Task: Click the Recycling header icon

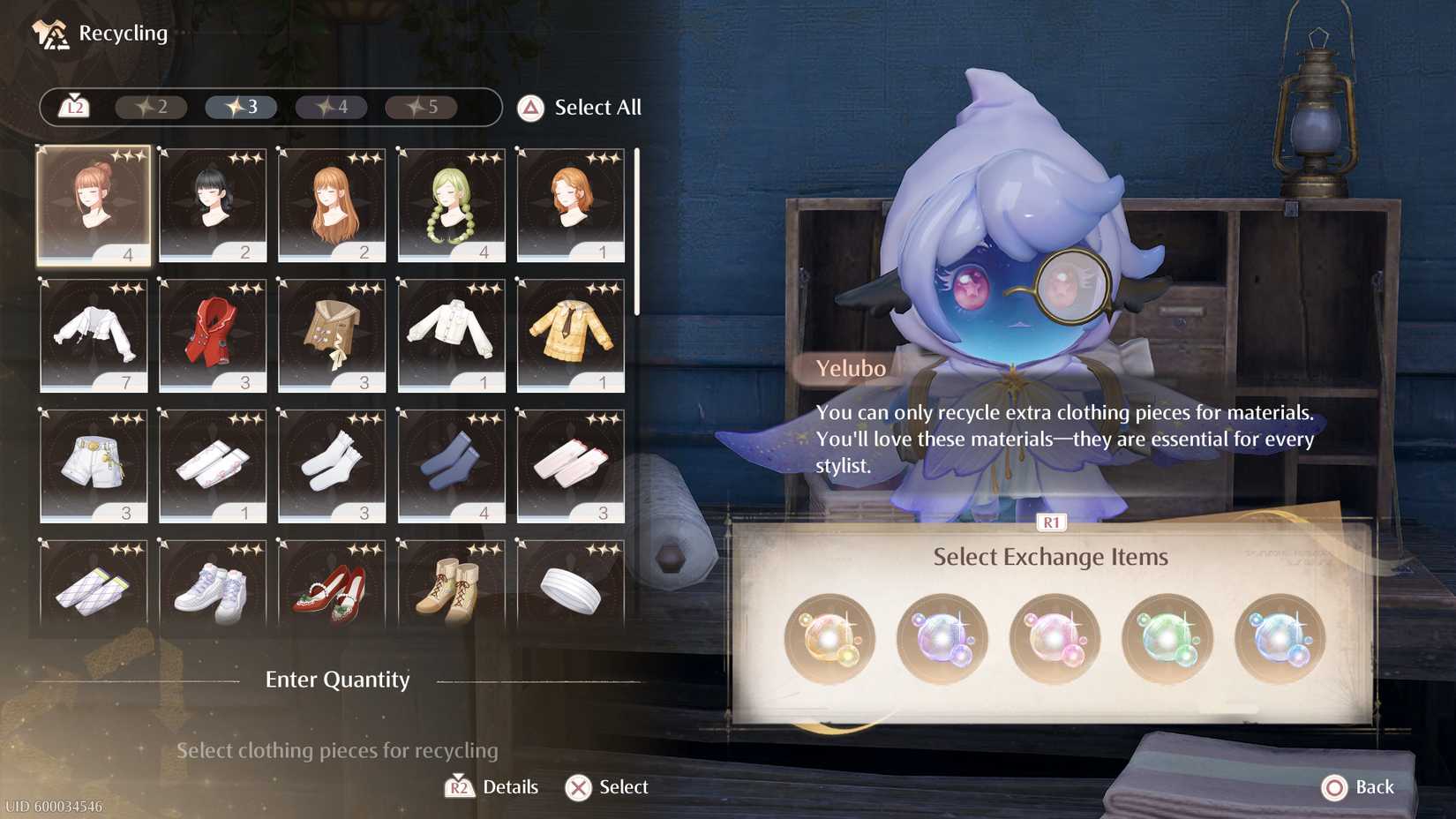Action: [x=49, y=33]
